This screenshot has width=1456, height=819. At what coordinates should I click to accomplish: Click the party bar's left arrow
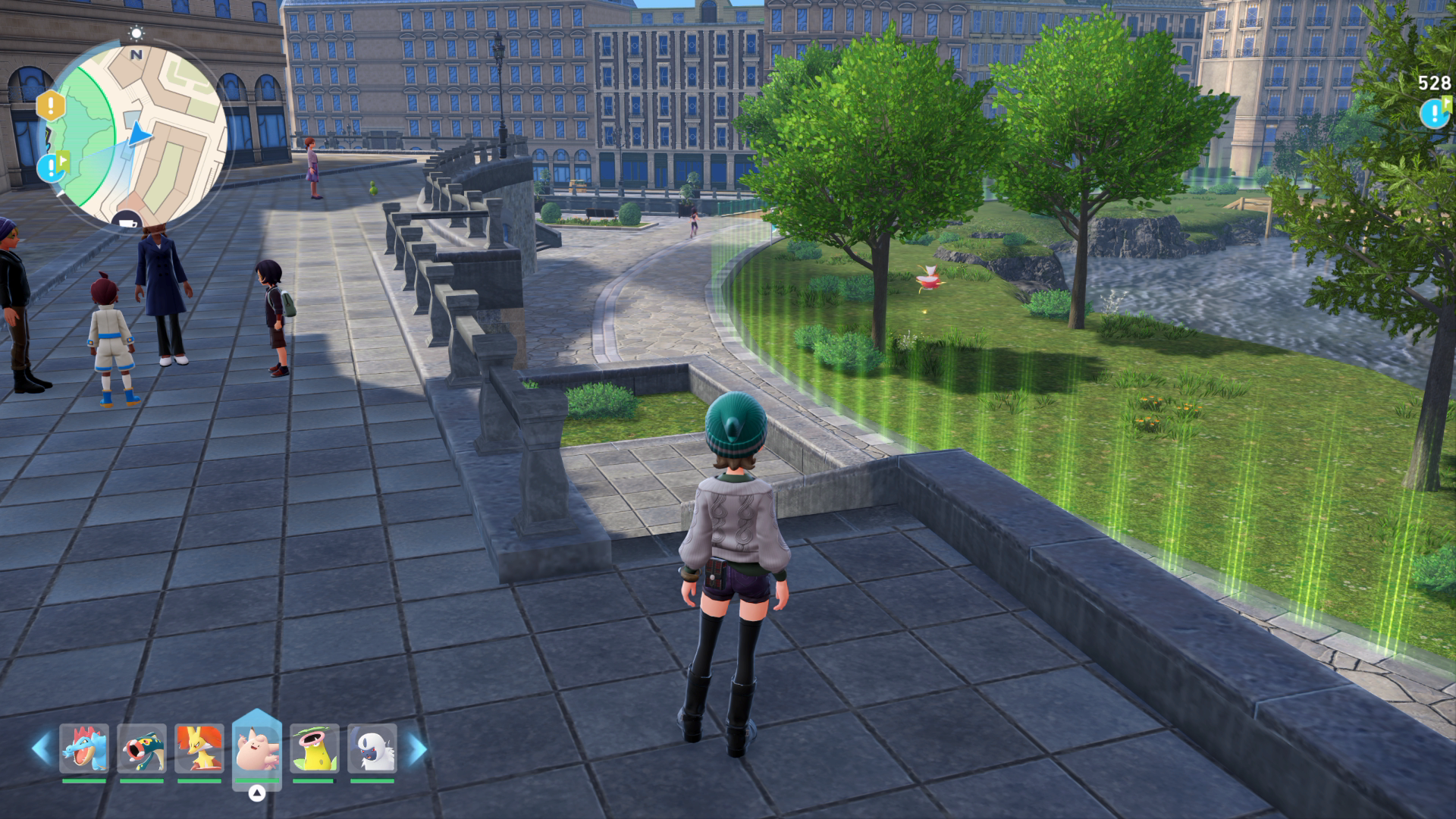(x=42, y=748)
